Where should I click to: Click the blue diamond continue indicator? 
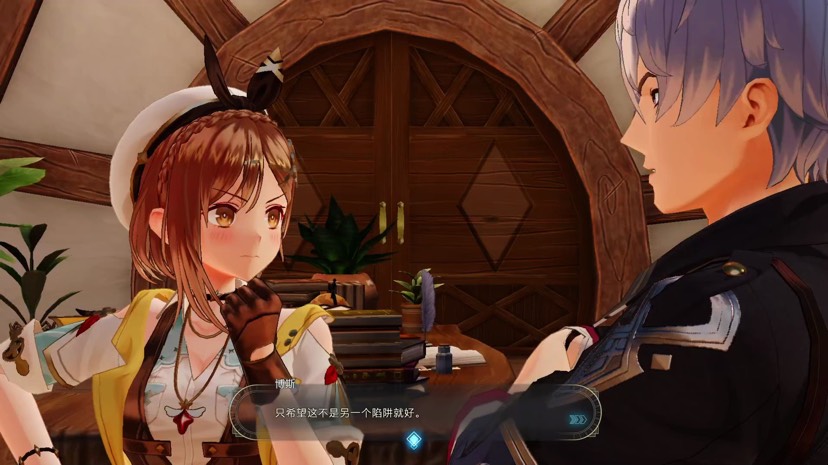pyautogui.click(x=413, y=439)
